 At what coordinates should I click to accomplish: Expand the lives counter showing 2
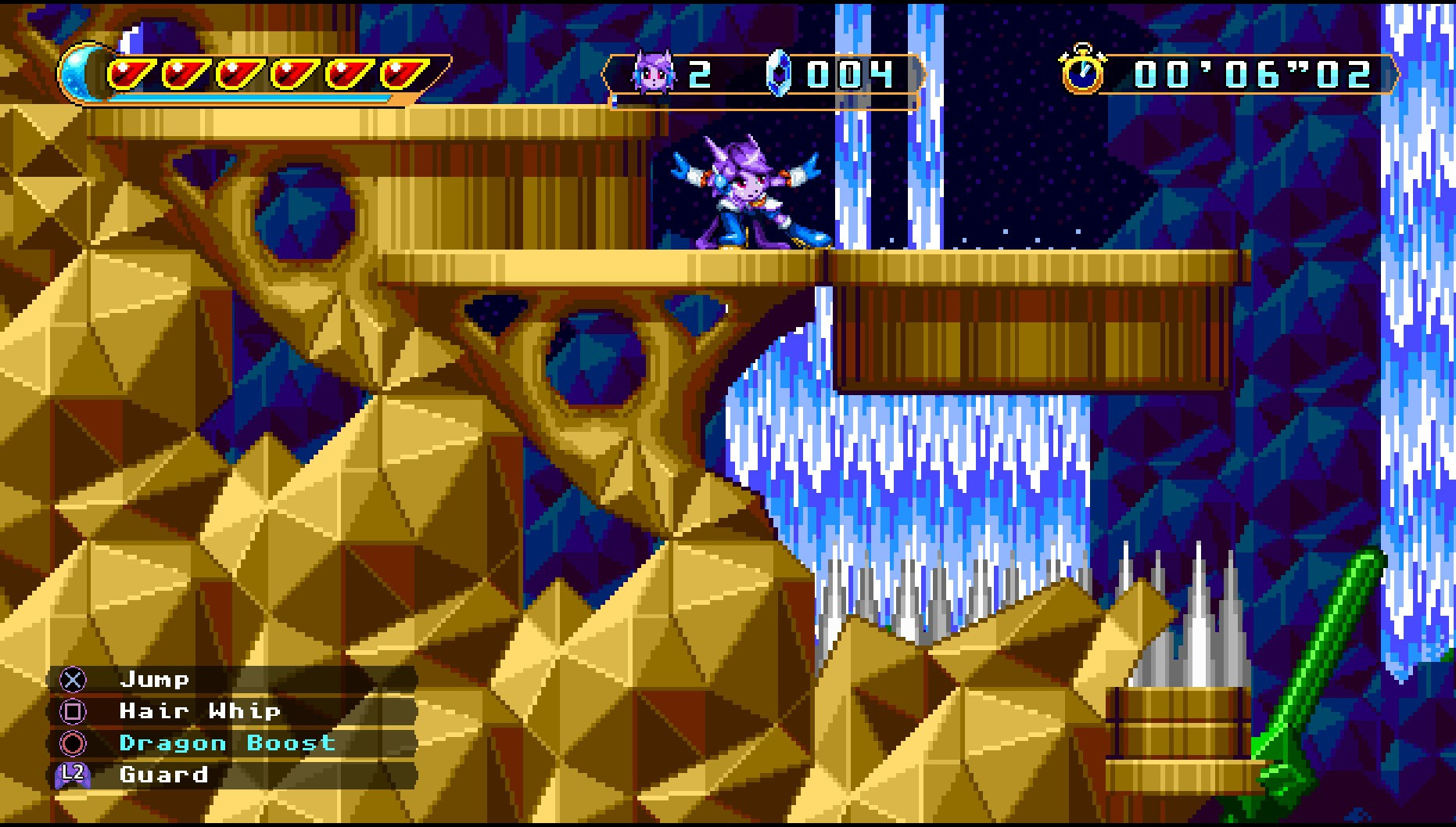(x=701, y=75)
